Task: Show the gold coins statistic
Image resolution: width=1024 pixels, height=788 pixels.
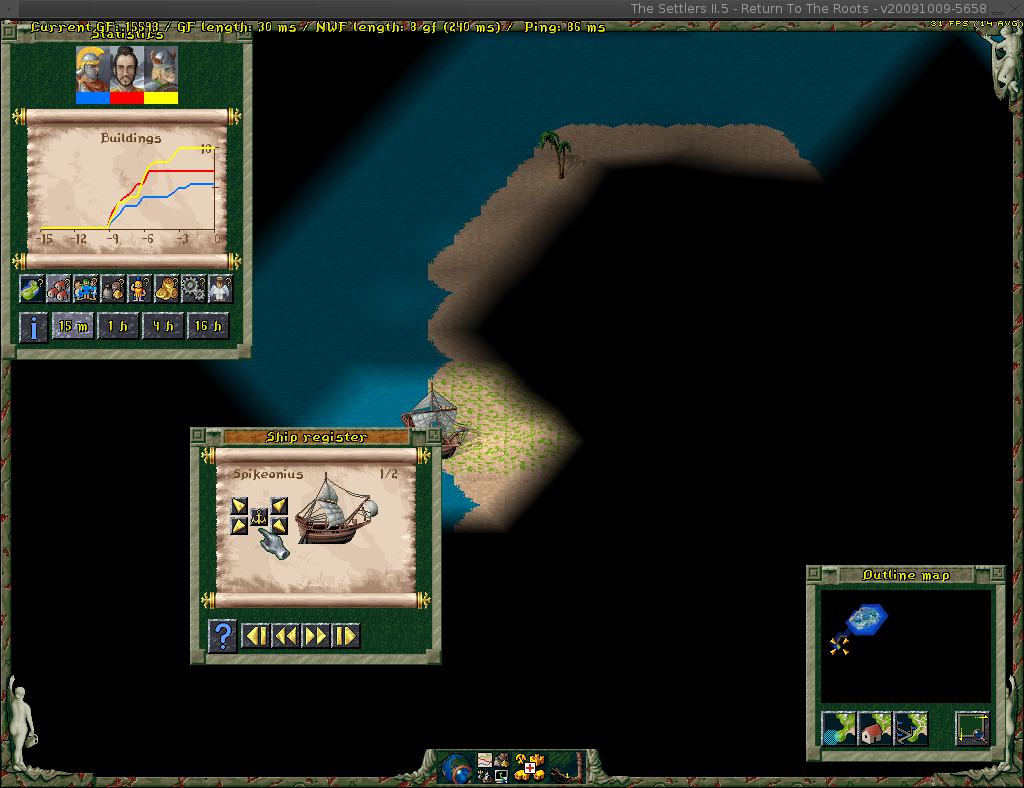Action: (x=166, y=289)
